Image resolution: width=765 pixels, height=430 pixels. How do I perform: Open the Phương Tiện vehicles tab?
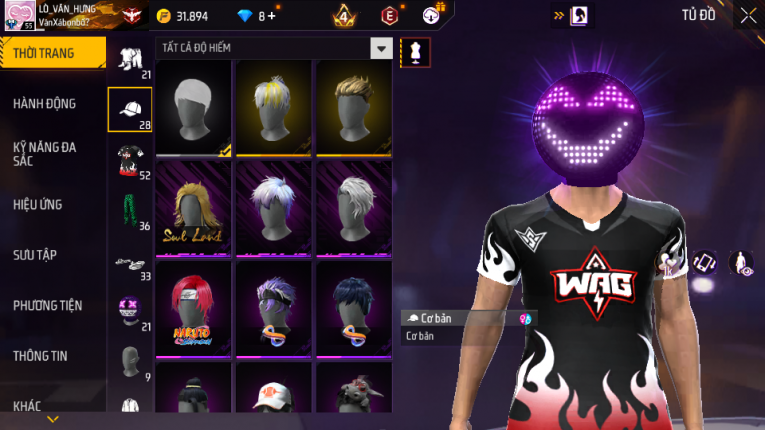(x=48, y=306)
